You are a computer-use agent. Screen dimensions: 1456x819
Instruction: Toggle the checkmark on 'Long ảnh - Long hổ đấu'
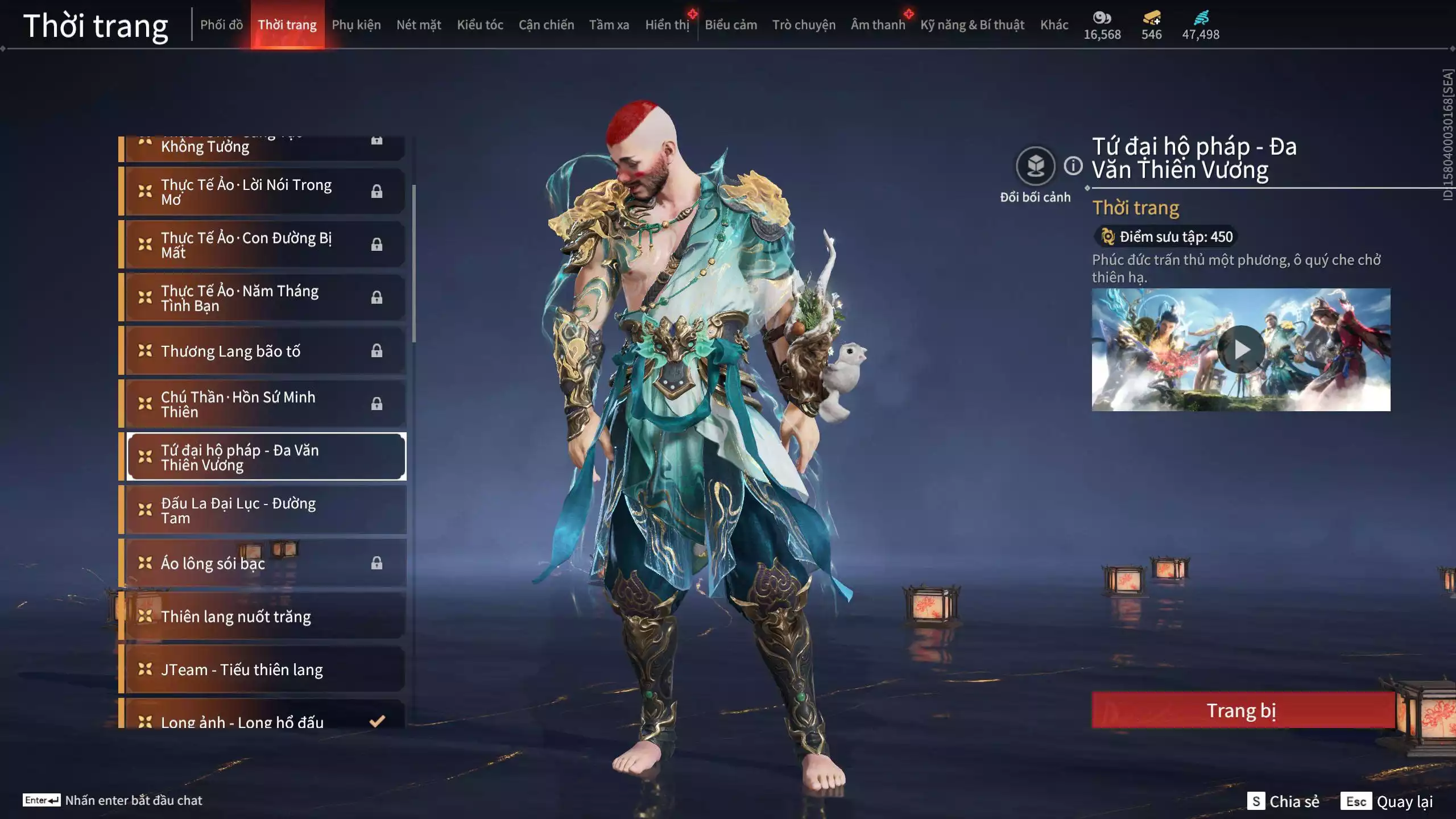coord(376,721)
